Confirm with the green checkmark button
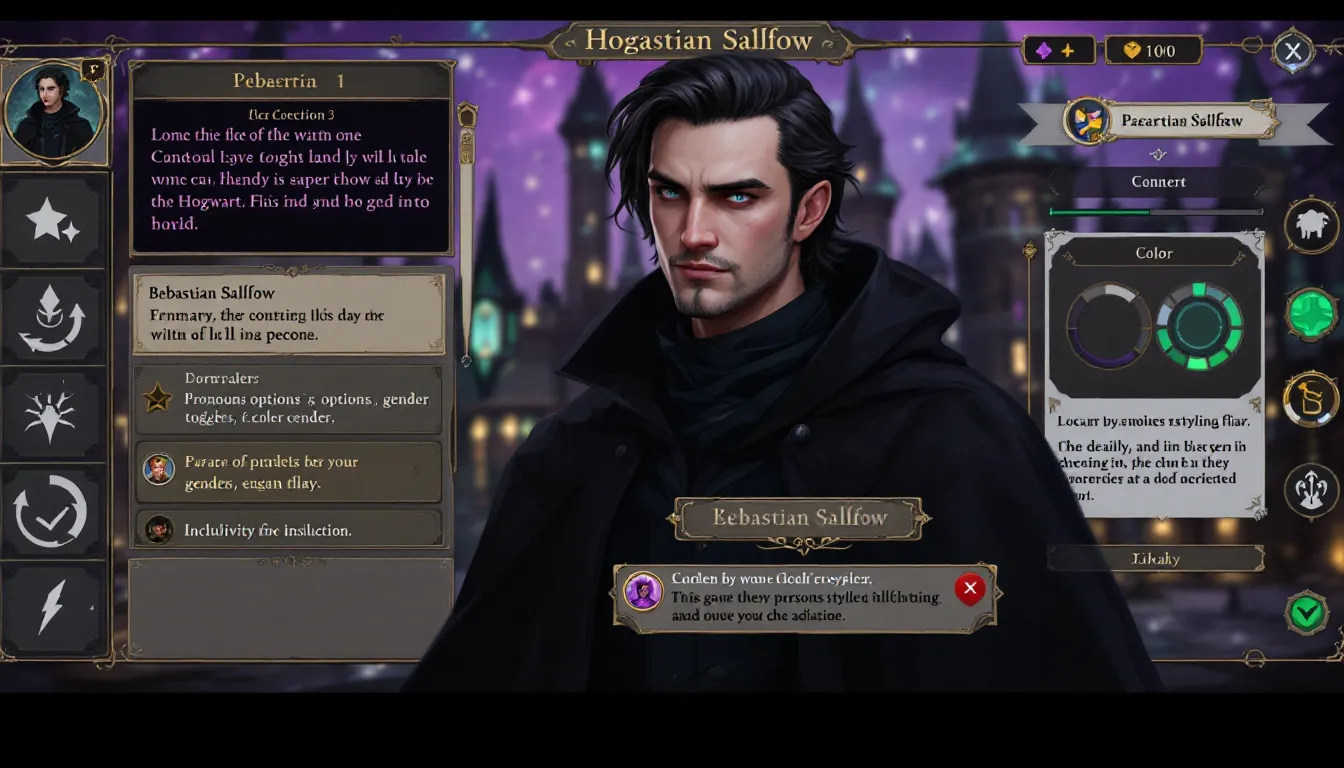The width and height of the screenshot is (1344, 768). coord(1307,613)
